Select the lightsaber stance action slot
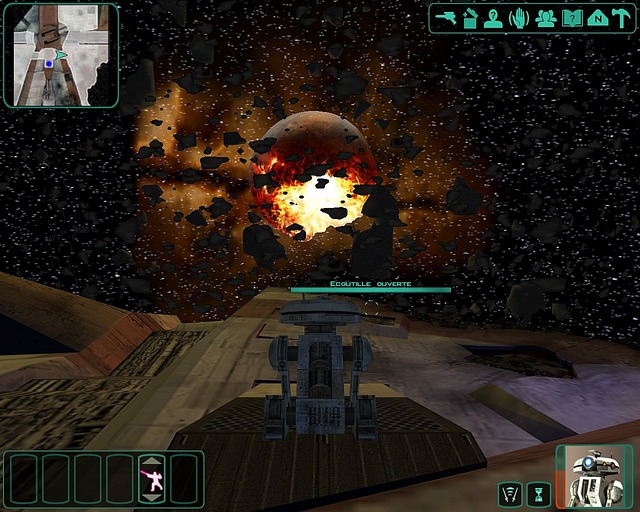Image resolution: width=640 pixels, height=512 pixels. click(152, 479)
